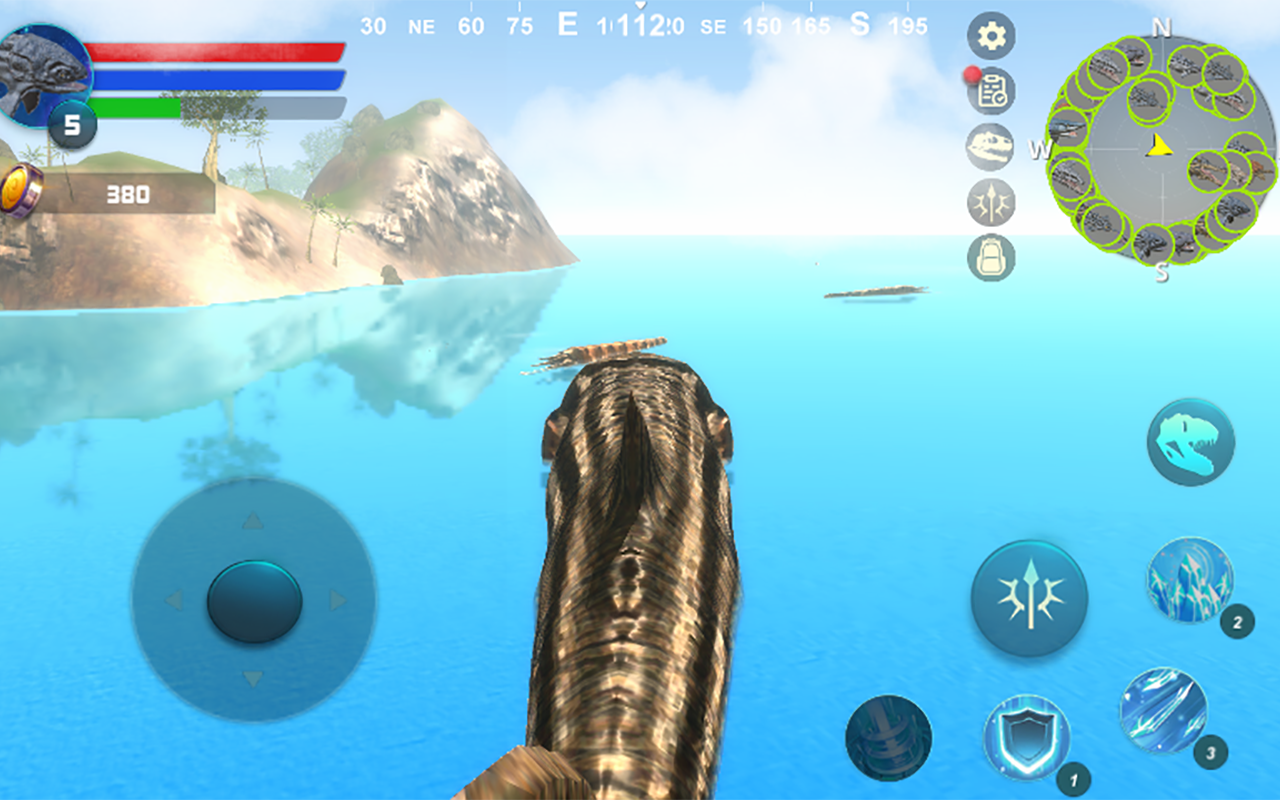
Task: Activate the roaring dinosaur skull bite button
Action: [1190, 442]
